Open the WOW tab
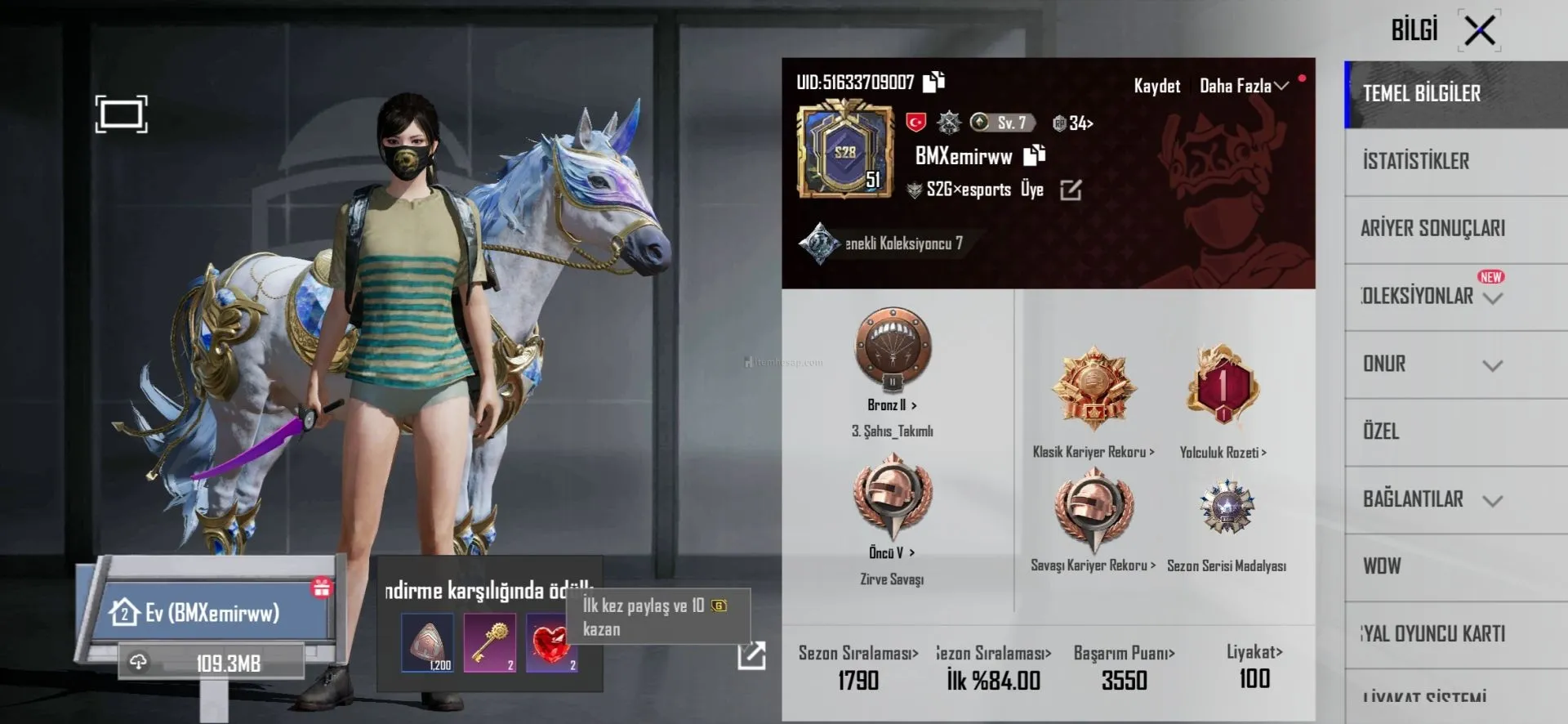The height and width of the screenshot is (724, 1568). coord(1382,566)
